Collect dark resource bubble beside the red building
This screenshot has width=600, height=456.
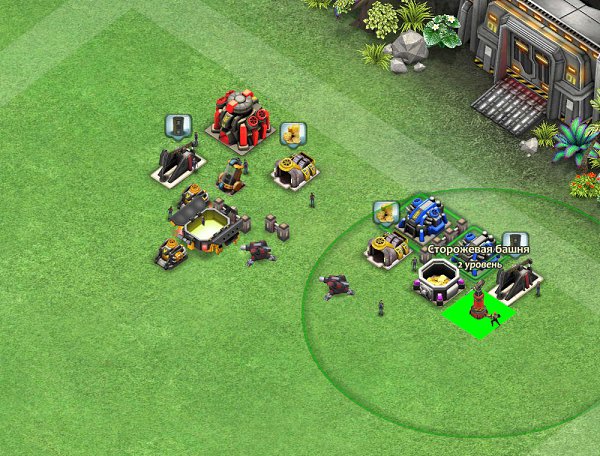(178, 126)
